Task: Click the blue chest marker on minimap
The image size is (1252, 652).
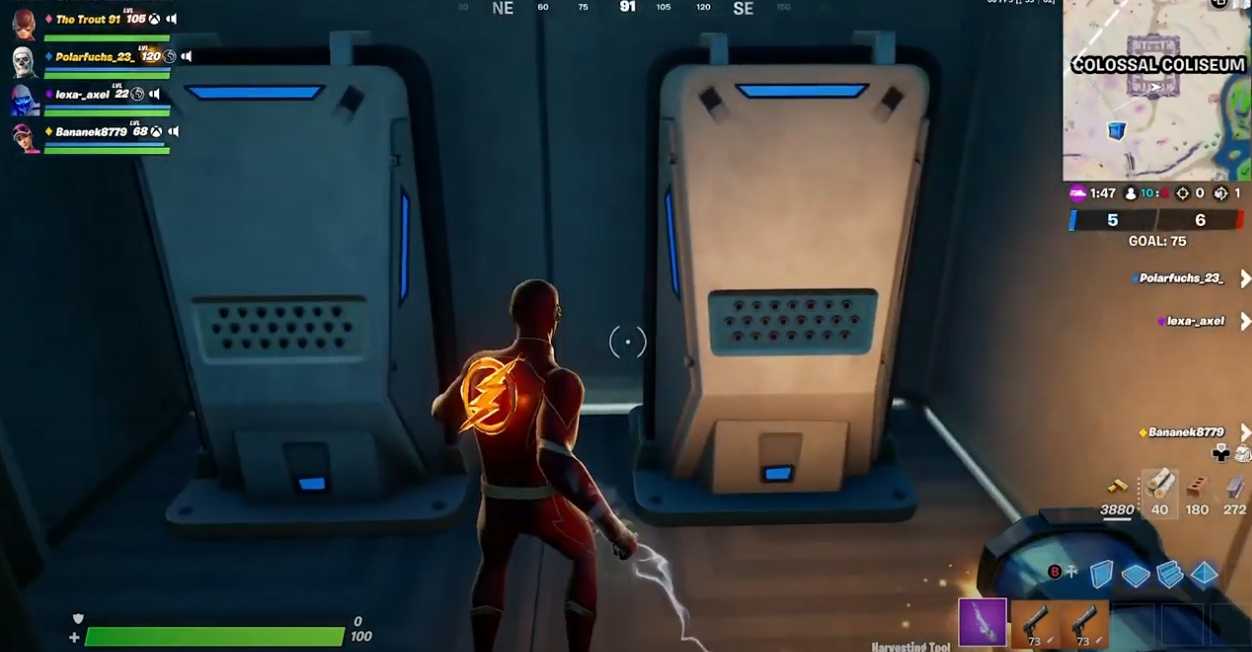Action: [x=1116, y=130]
